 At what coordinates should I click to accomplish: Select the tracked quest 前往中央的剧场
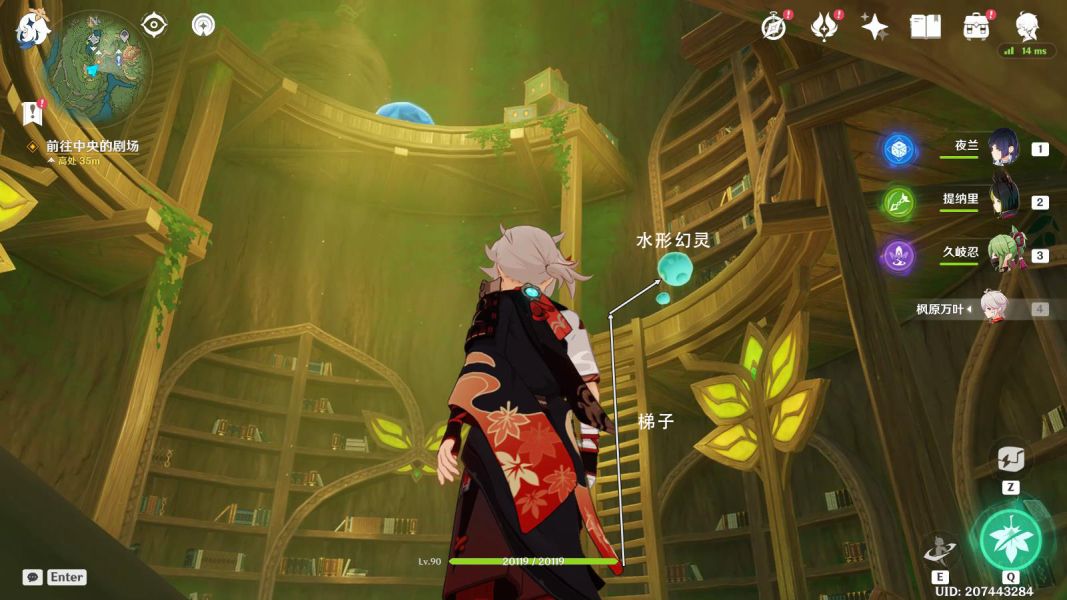pos(92,146)
